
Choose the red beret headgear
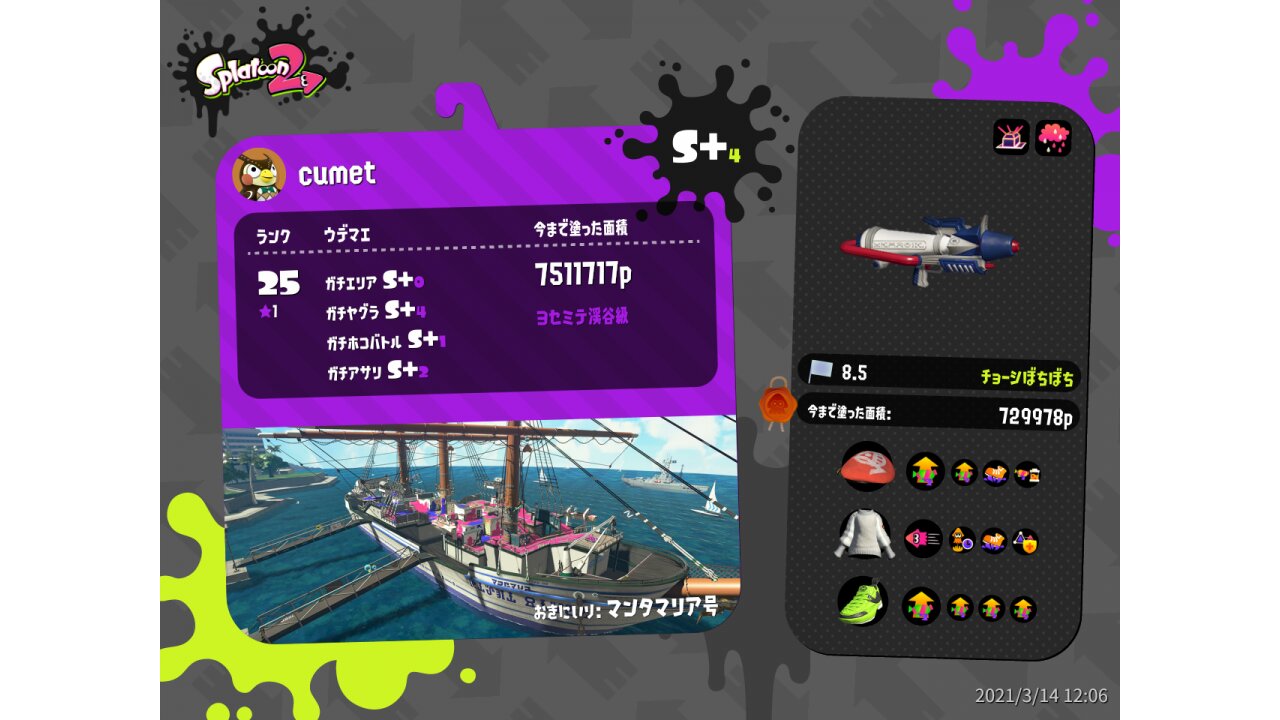click(867, 467)
